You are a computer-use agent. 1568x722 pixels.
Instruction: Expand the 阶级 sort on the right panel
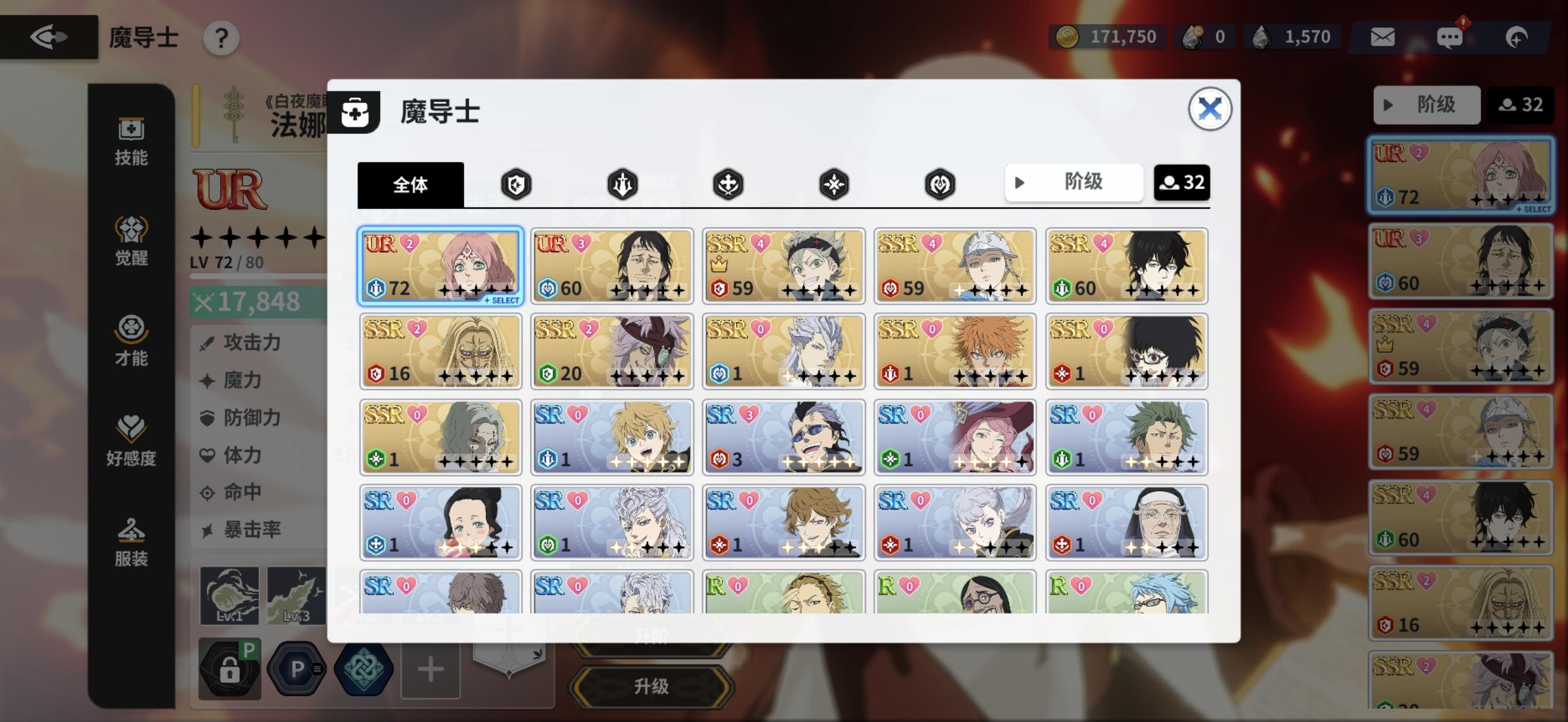point(1427,104)
